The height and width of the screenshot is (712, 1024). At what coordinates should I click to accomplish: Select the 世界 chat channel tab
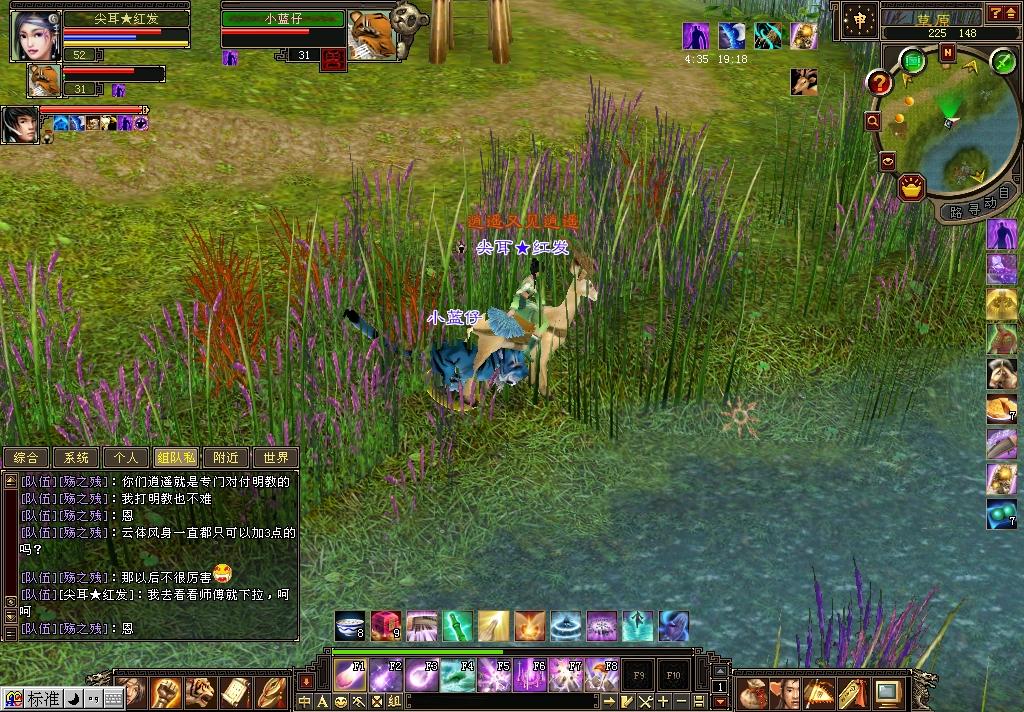point(275,458)
